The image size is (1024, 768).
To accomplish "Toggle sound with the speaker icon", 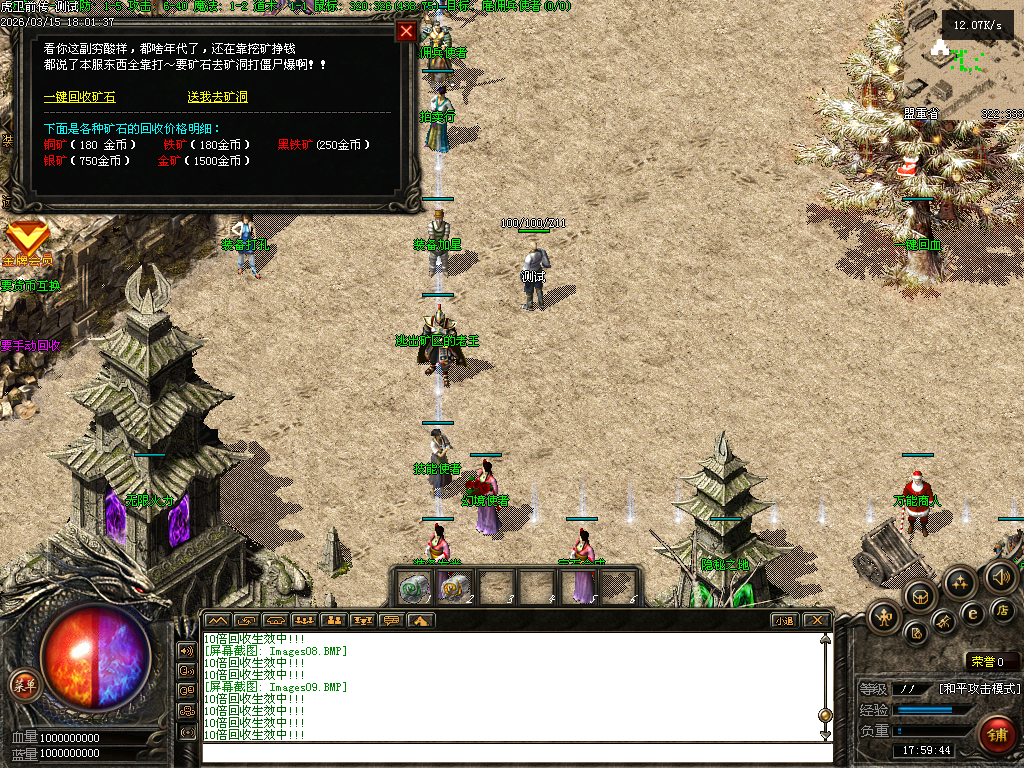I will [1000, 576].
